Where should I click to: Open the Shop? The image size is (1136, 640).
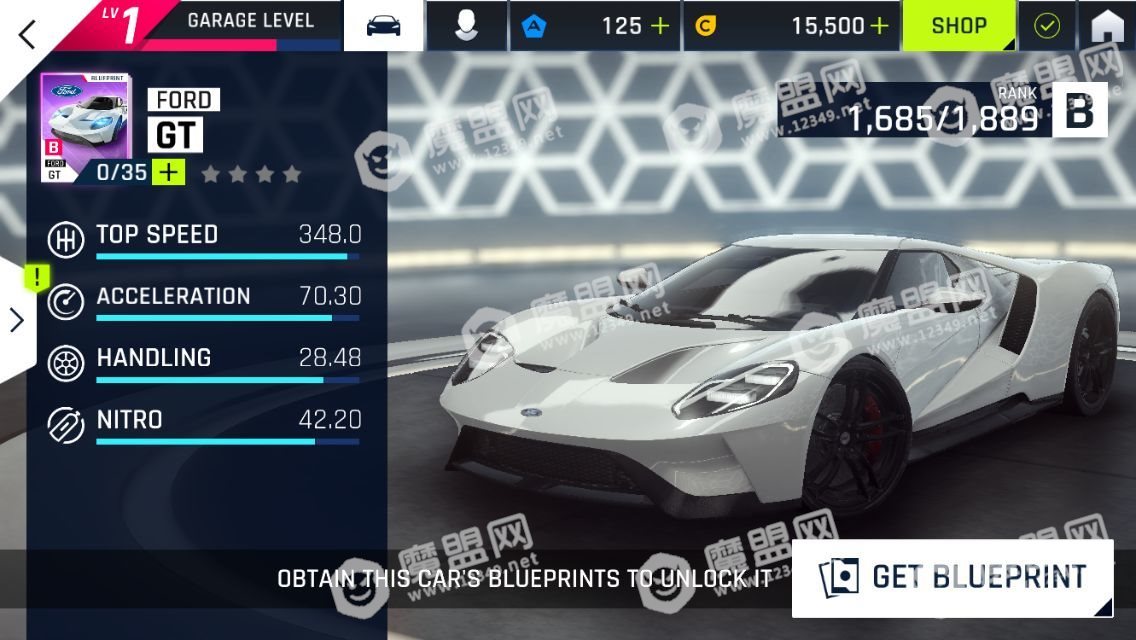(x=959, y=26)
